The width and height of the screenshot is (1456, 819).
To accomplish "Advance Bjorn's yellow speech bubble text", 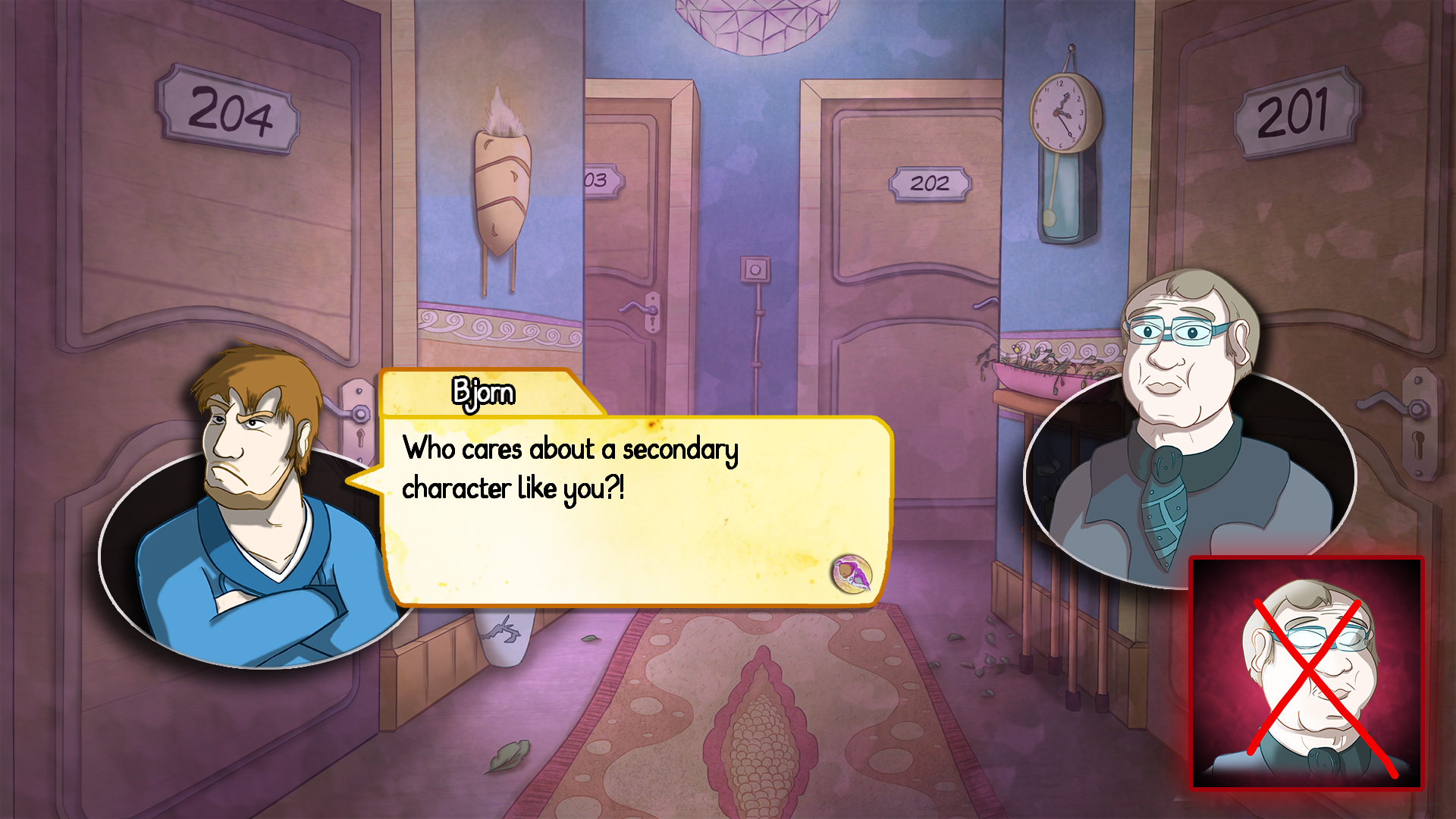I will click(x=607, y=516).
